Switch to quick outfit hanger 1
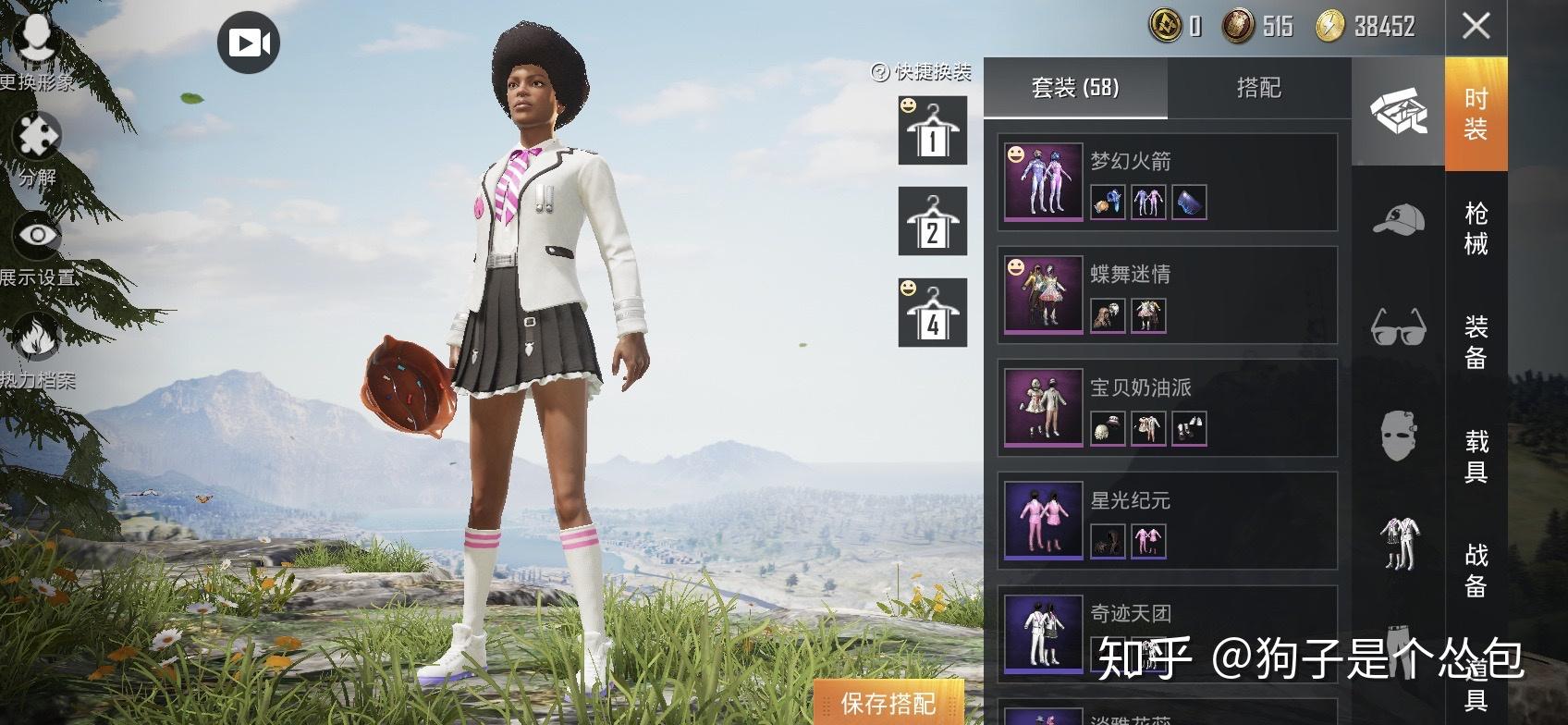The image size is (1568, 725). click(x=933, y=131)
